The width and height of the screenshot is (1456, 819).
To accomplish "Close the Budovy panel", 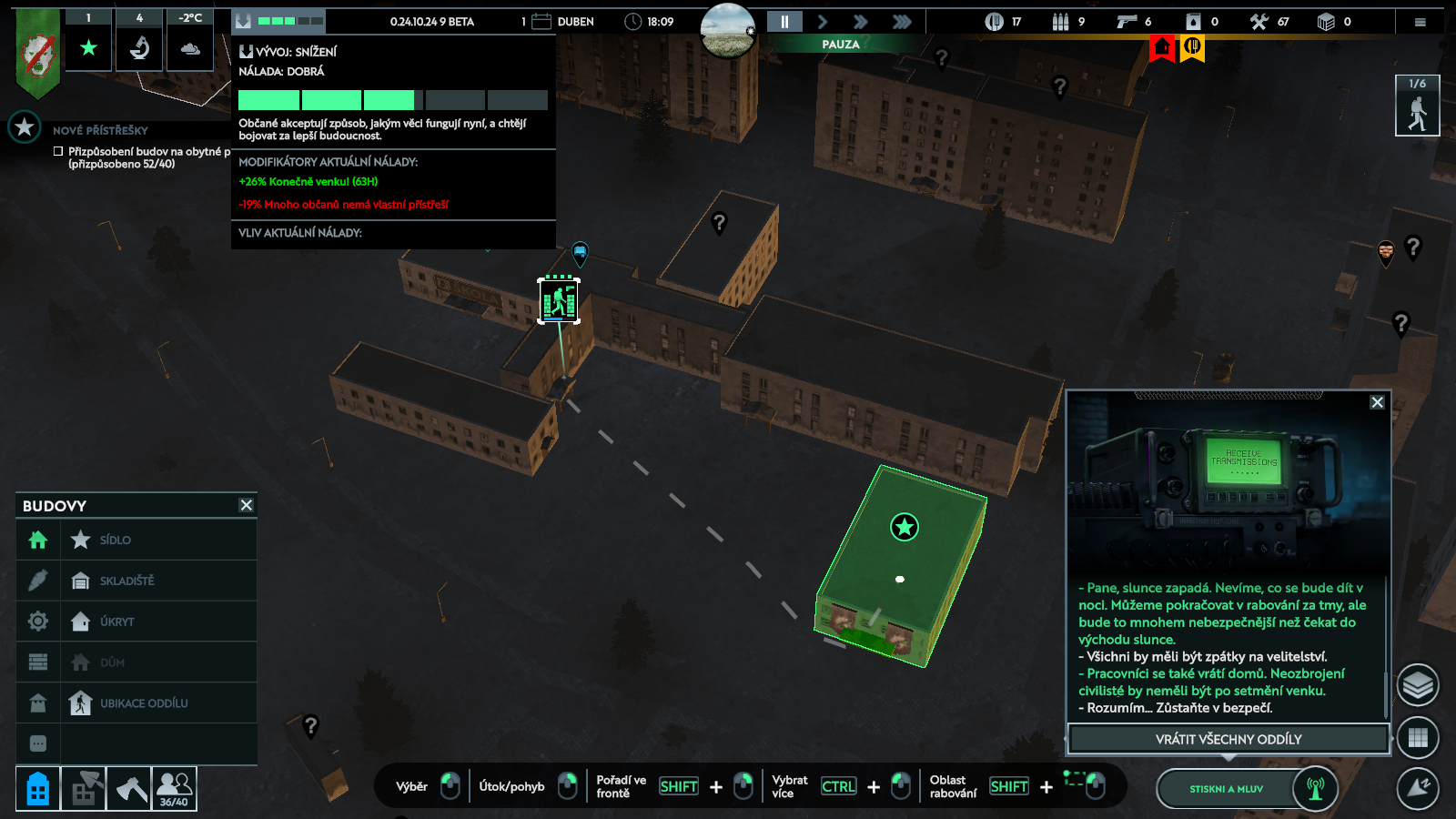I will click(x=246, y=505).
